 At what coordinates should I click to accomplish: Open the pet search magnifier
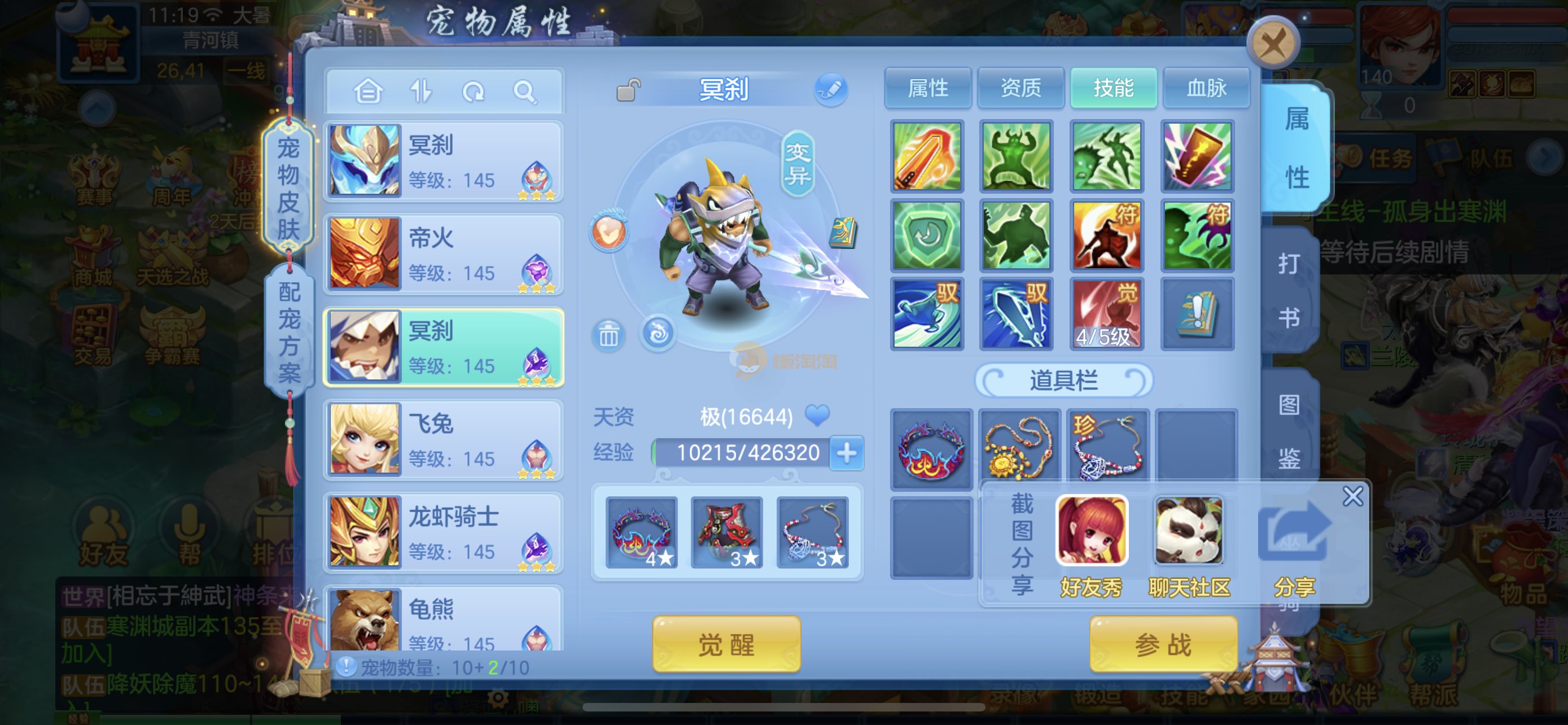524,92
